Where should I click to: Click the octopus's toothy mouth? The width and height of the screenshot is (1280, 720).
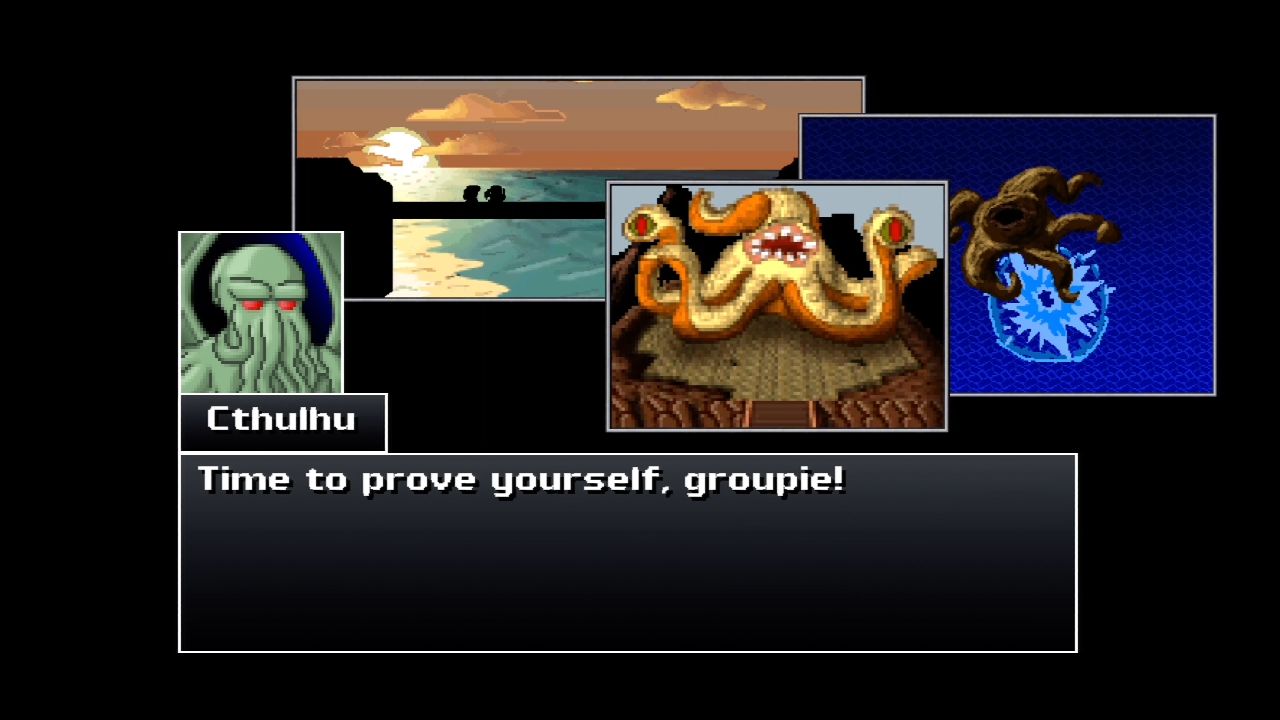780,245
